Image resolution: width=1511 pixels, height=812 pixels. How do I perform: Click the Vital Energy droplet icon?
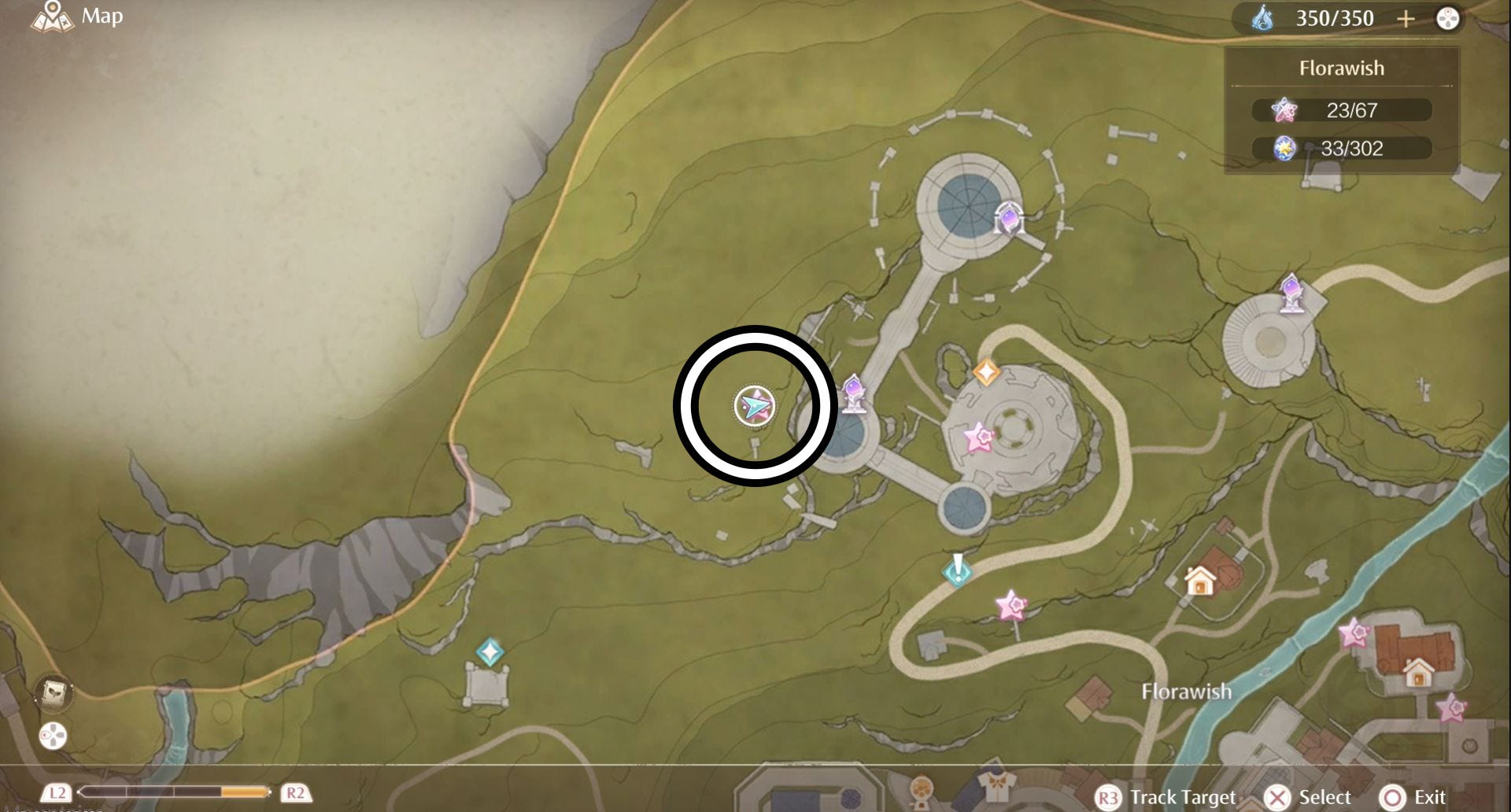click(1262, 18)
